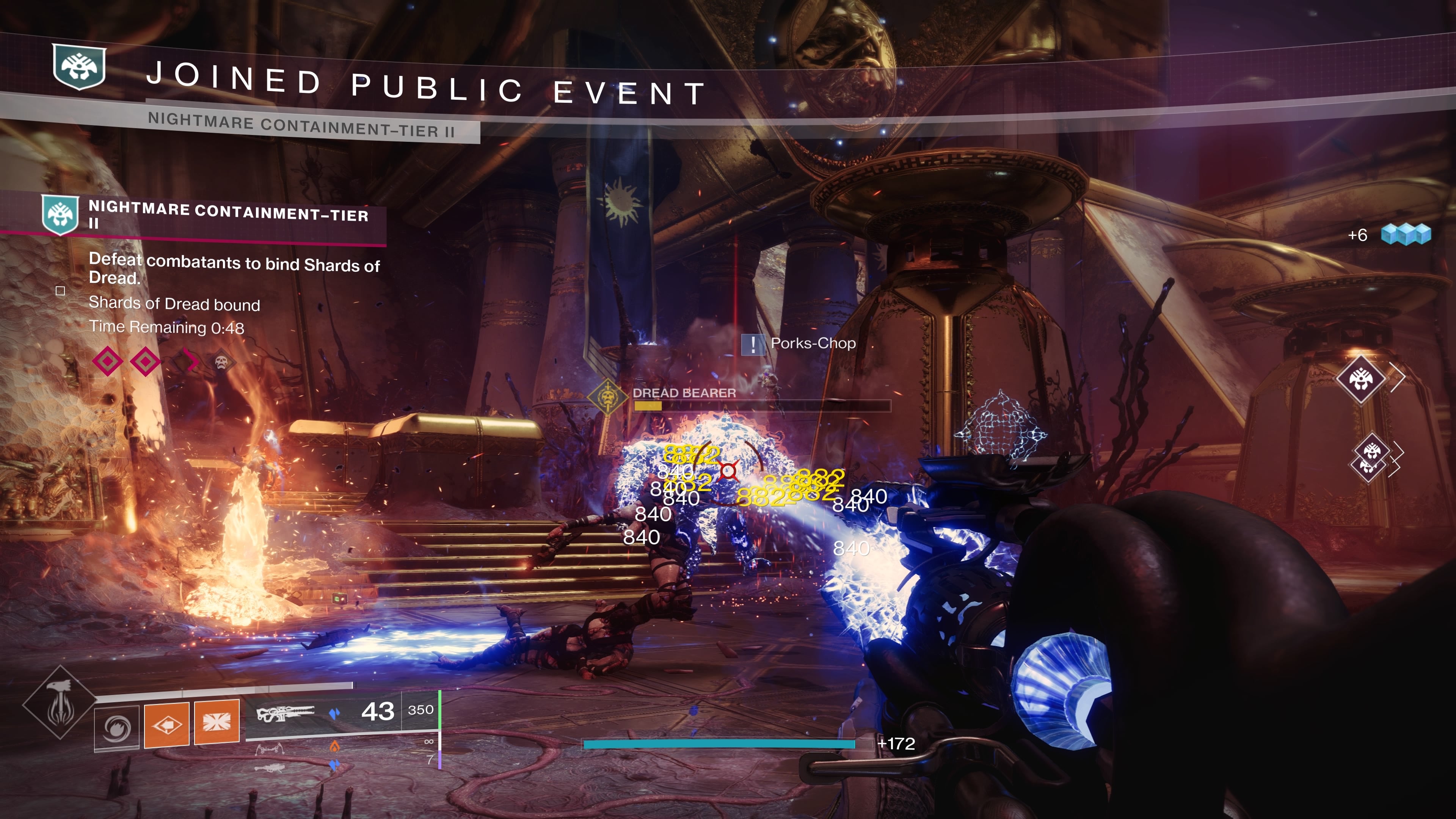Select the swirl class ability icon
Screen dimensions: 1456x819
117,728
